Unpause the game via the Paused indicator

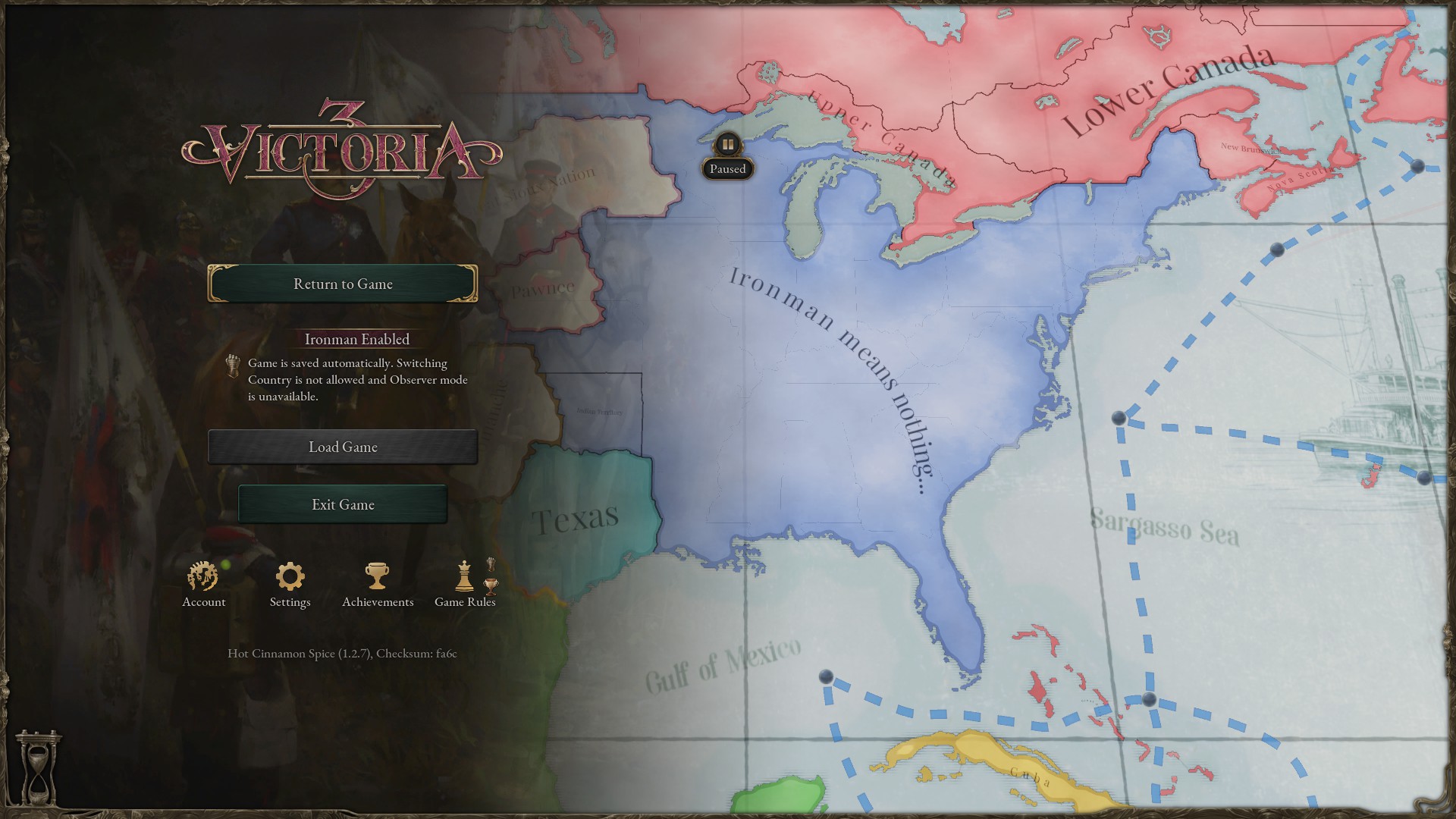[x=727, y=168]
